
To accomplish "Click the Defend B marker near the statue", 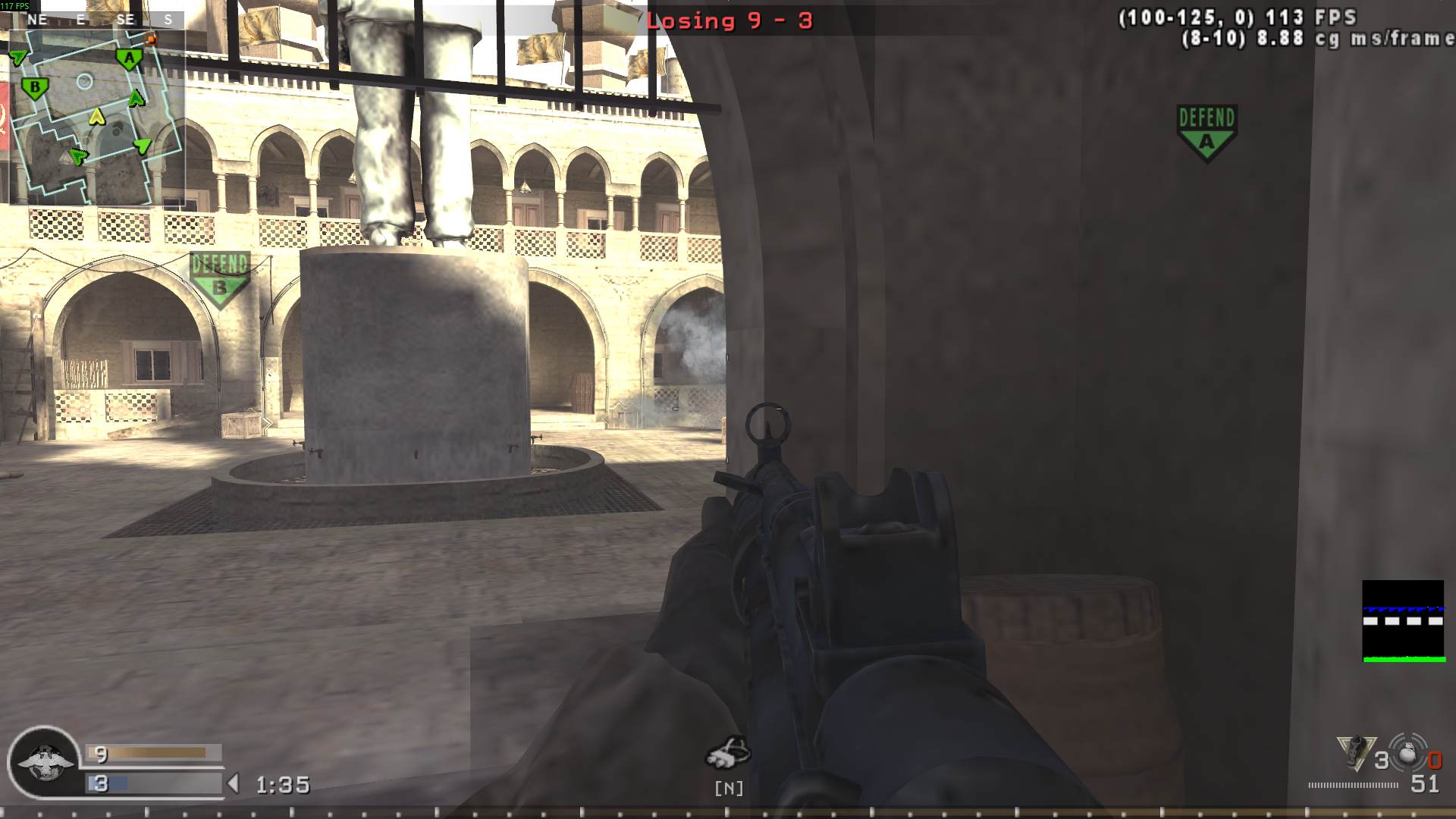I will point(221,278).
